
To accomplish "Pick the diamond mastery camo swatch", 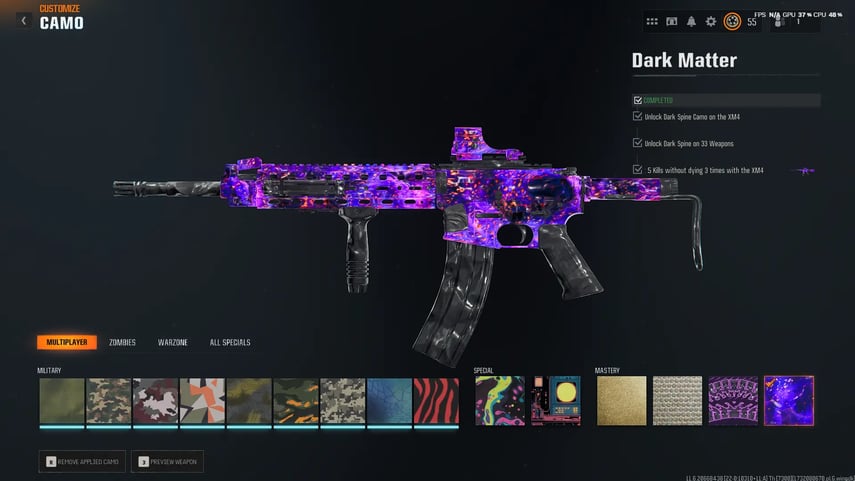I will tap(677, 400).
